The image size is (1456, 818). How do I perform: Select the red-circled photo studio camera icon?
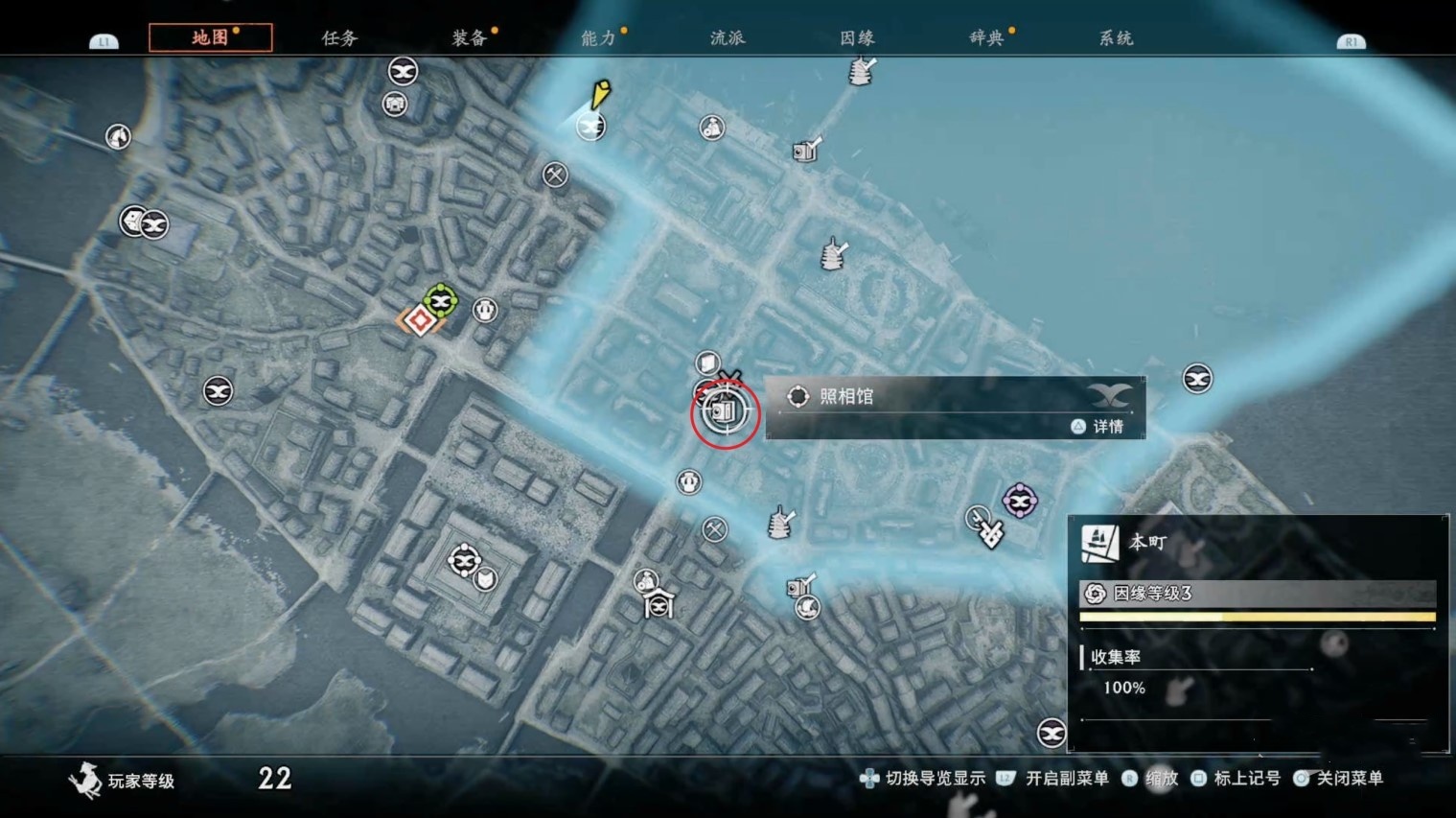tap(724, 412)
